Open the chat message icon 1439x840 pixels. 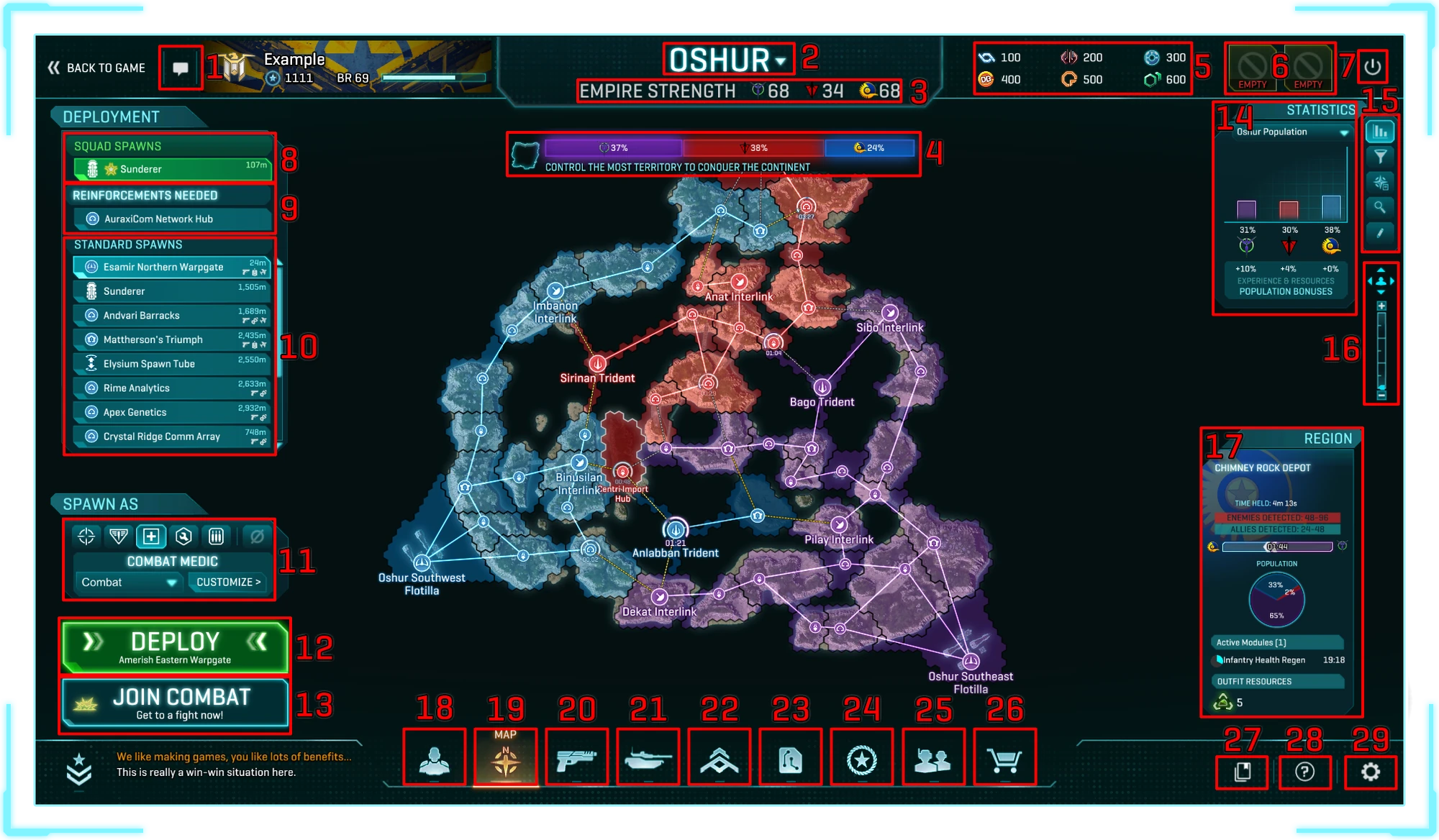(x=181, y=68)
